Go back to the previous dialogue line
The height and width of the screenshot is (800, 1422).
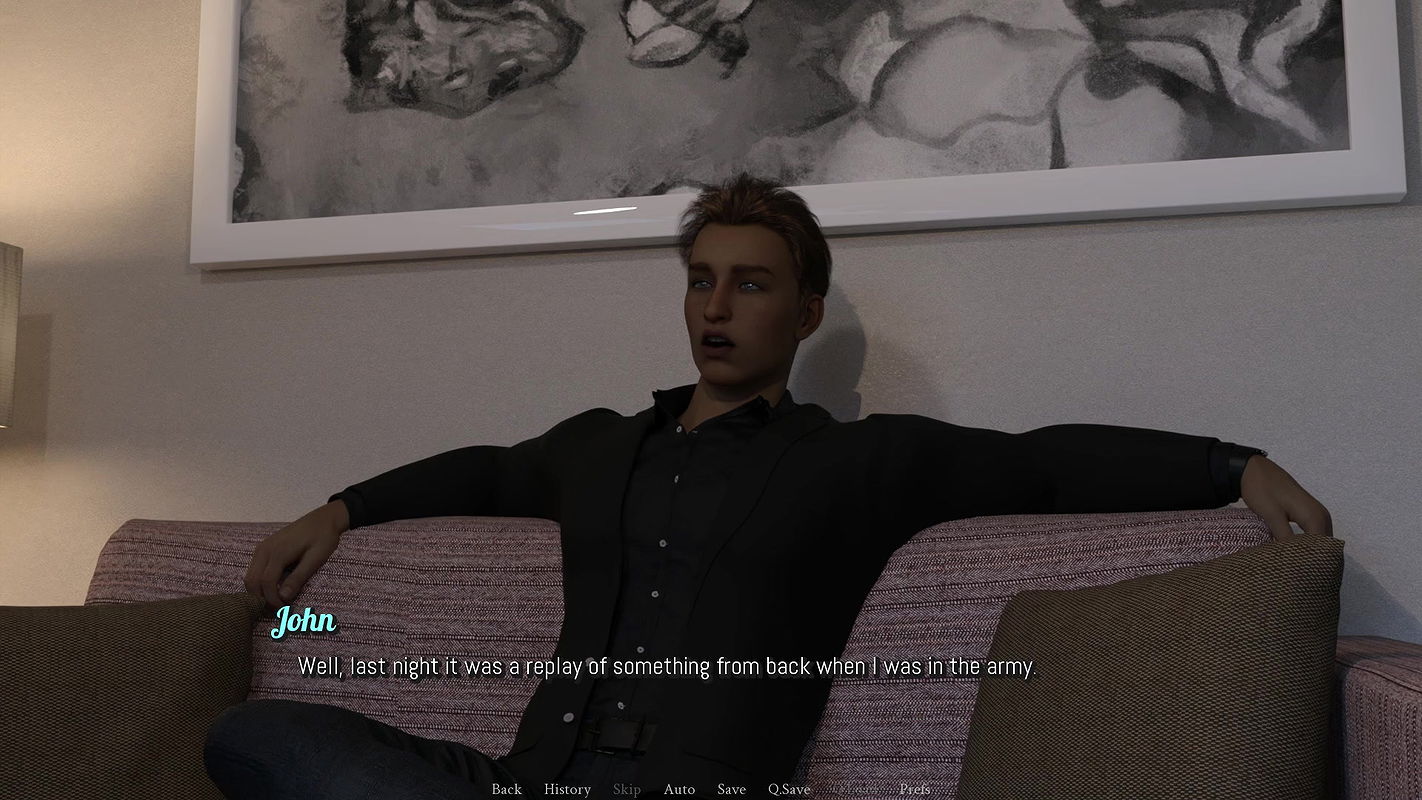pyautogui.click(x=506, y=789)
